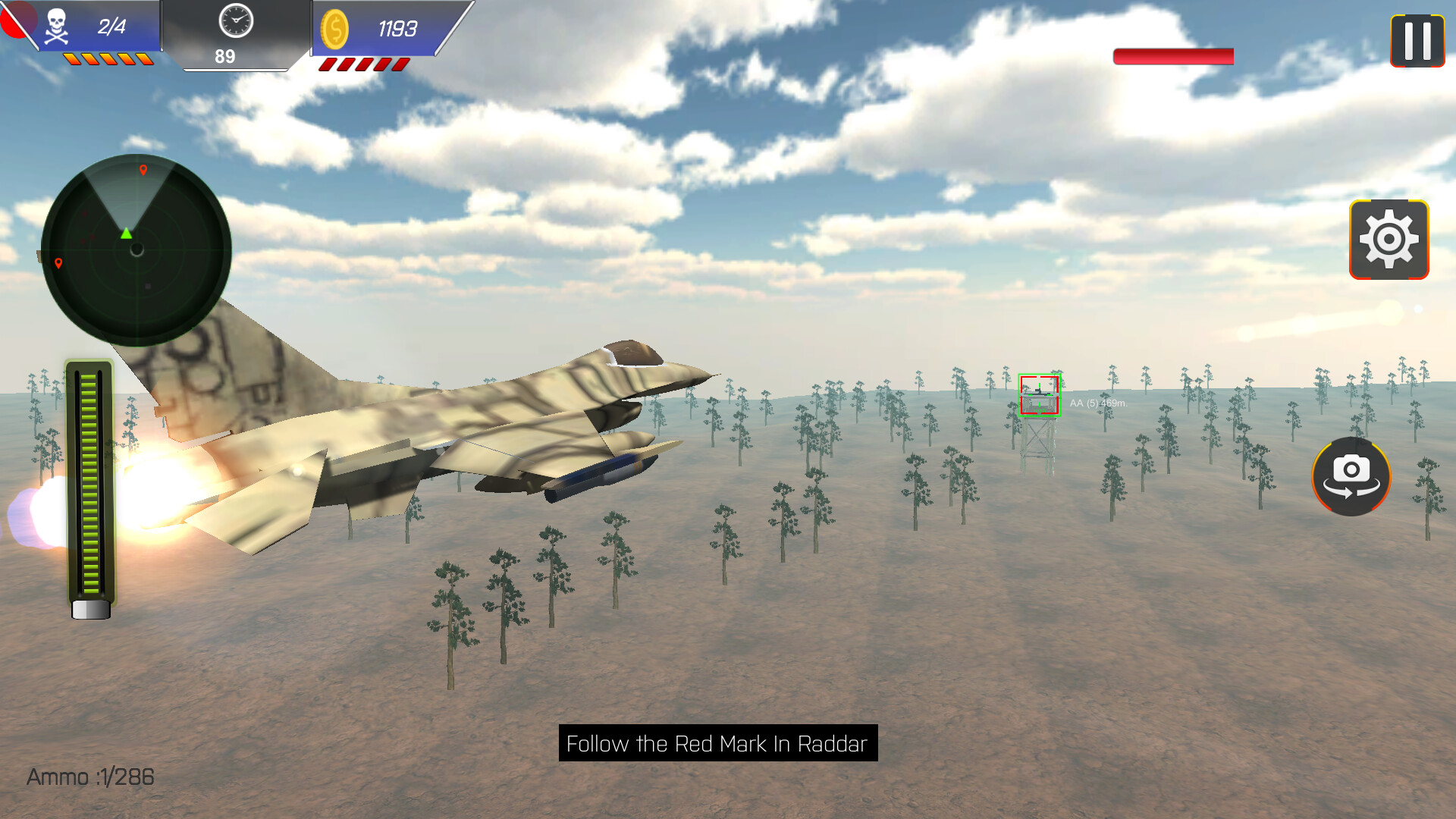Click the AA (5) 469m target label
This screenshot has width=1456, height=819.
(1098, 403)
